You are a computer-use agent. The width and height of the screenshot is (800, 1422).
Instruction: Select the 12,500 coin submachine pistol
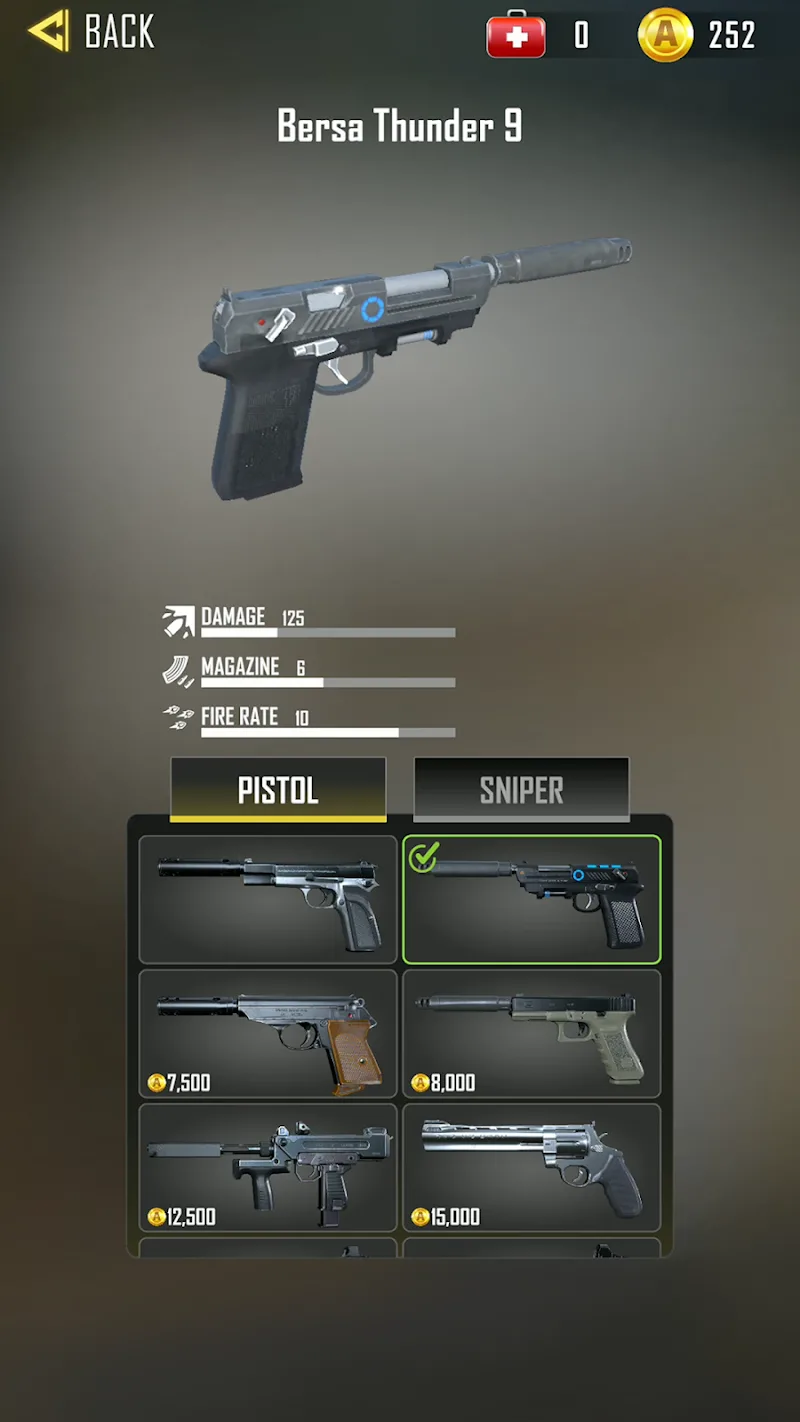[268, 1167]
